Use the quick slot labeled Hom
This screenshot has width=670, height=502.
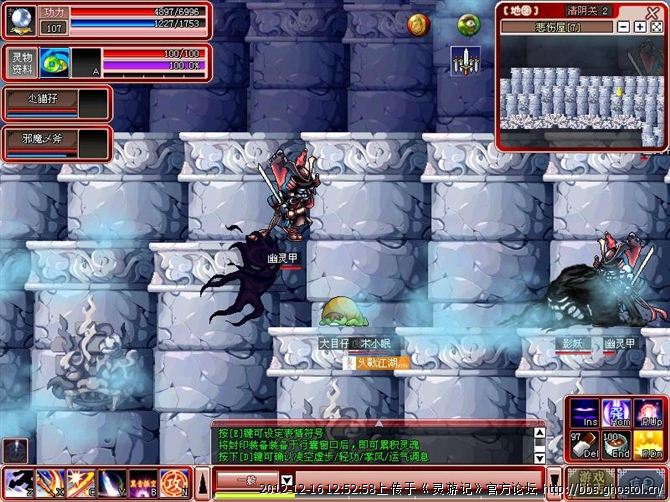[617, 412]
